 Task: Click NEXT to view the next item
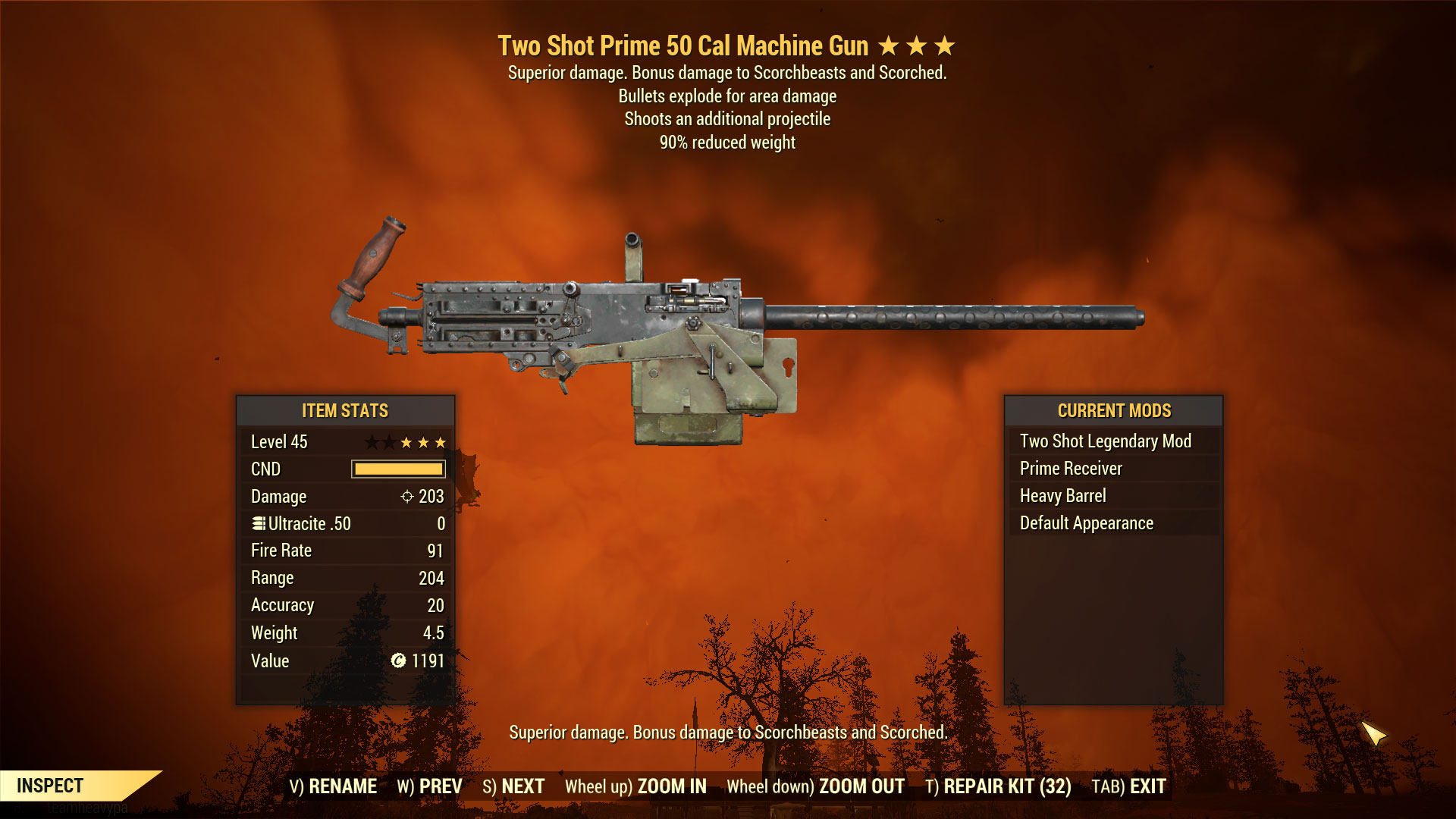(522, 786)
